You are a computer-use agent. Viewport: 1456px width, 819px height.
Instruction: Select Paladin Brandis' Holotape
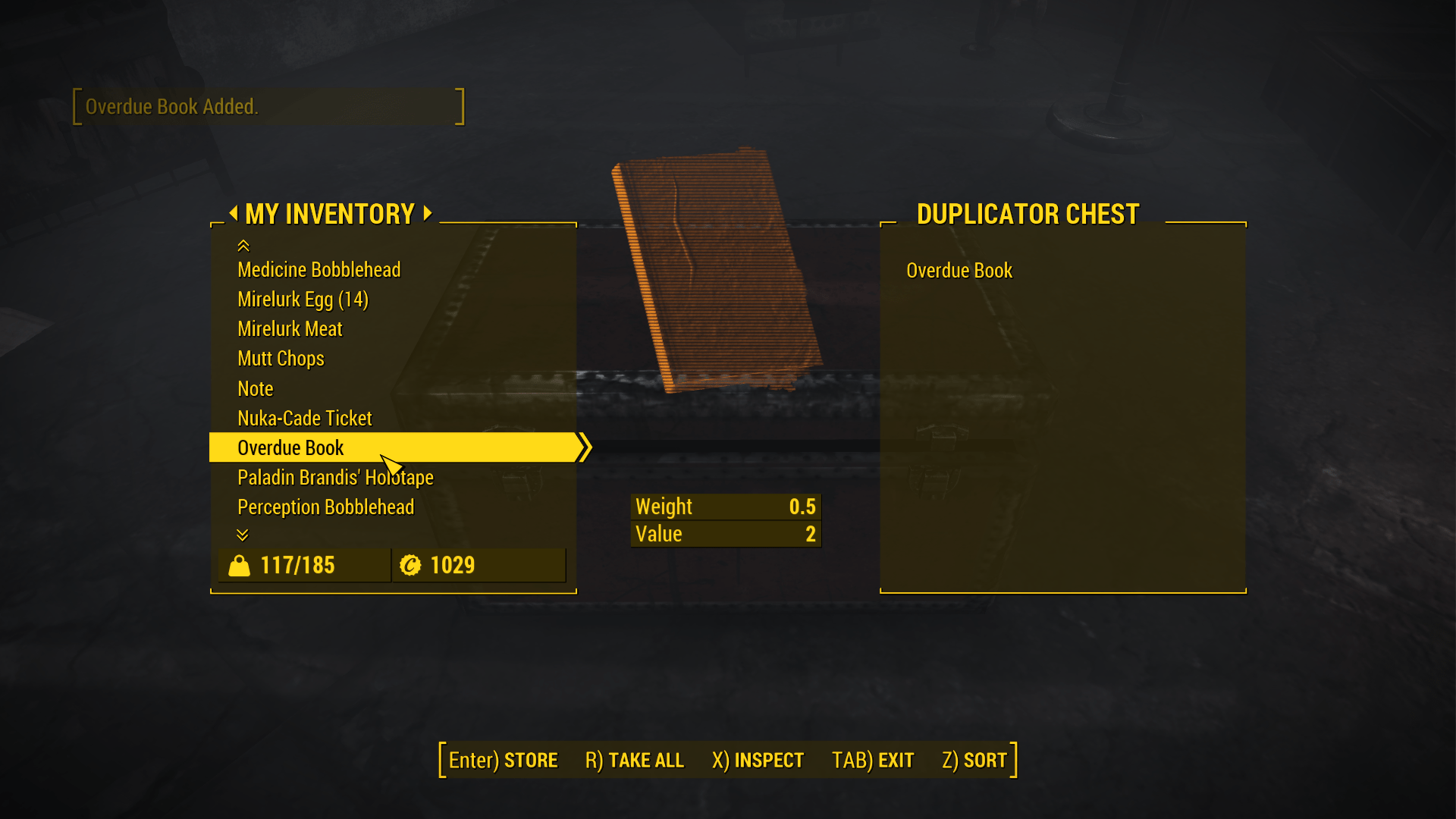coord(335,478)
